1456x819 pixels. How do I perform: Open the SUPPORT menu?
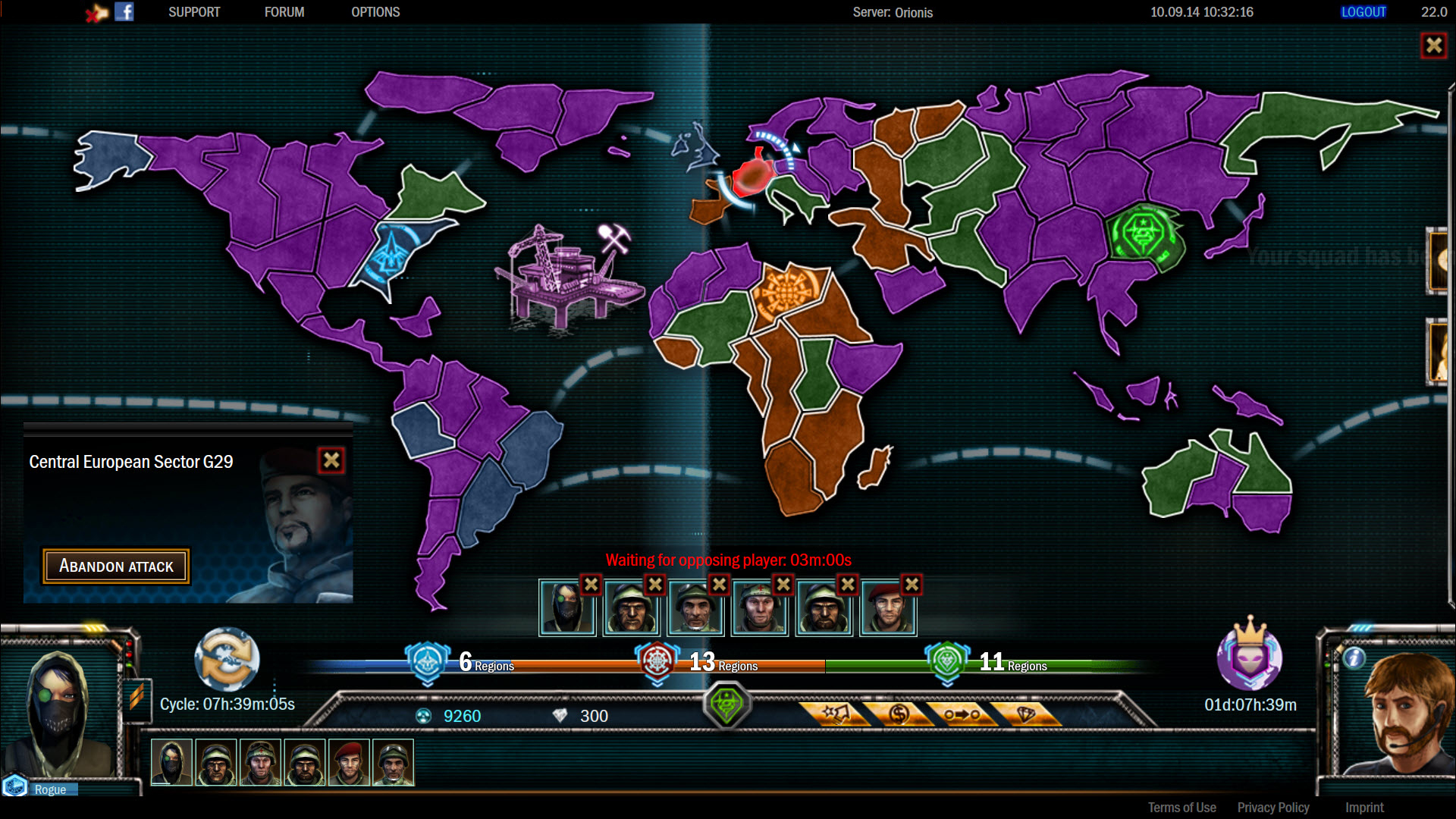click(x=194, y=11)
